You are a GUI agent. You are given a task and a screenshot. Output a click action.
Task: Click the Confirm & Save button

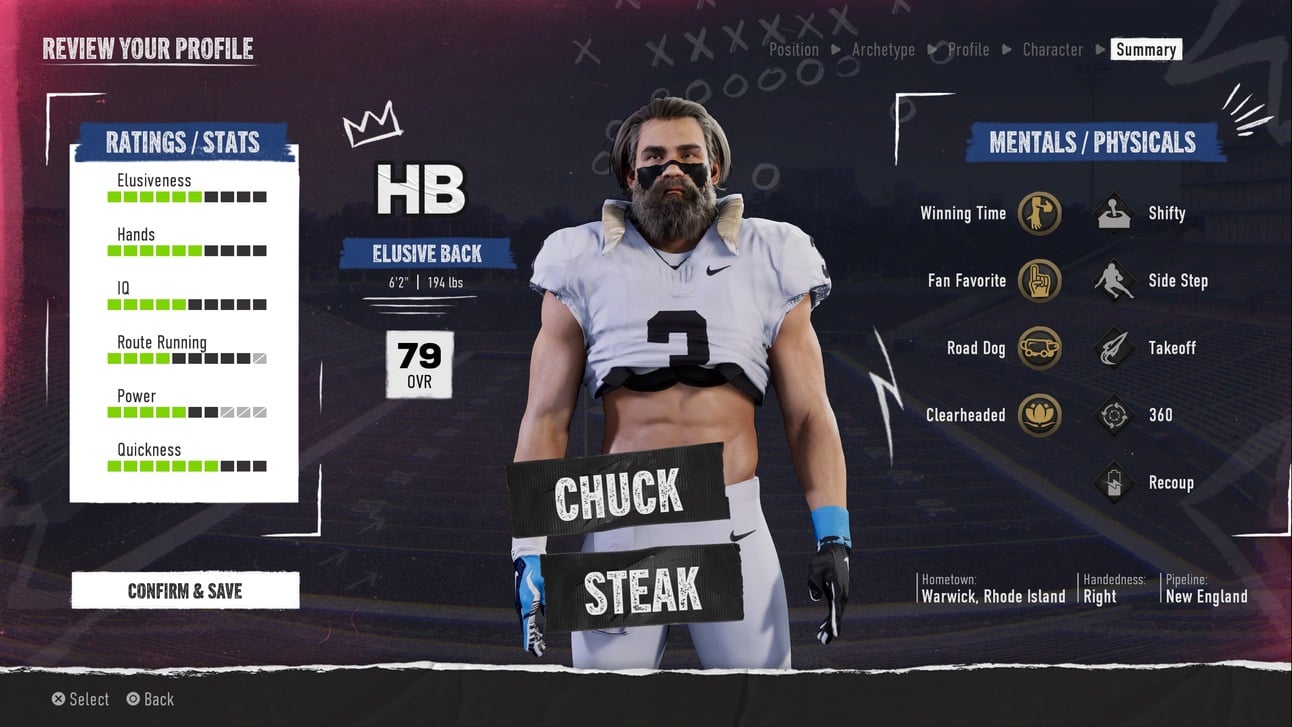[x=184, y=590]
